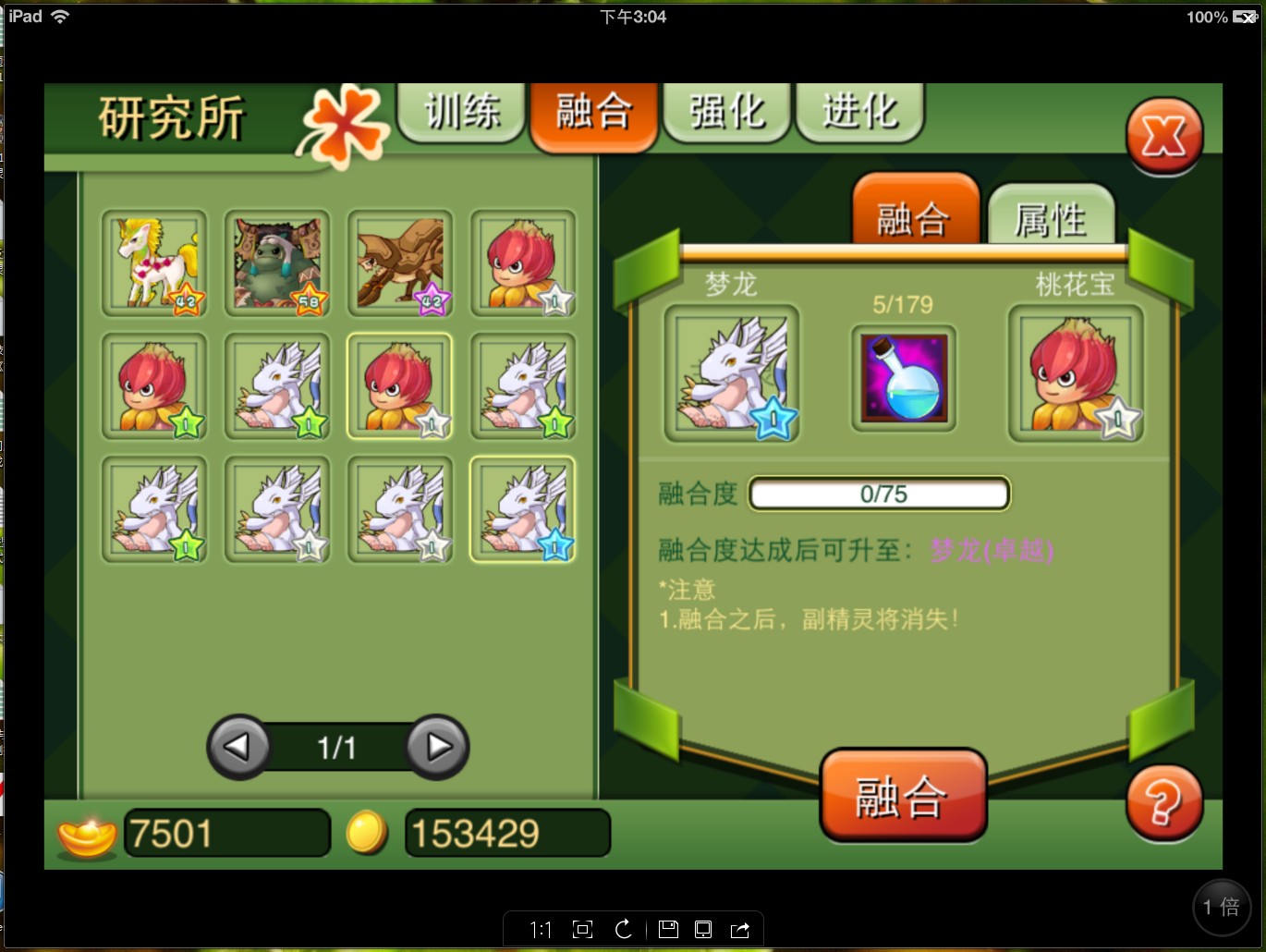1266x952 pixels.
Task: Click the fusion potion flask icon
Action: click(904, 378)
